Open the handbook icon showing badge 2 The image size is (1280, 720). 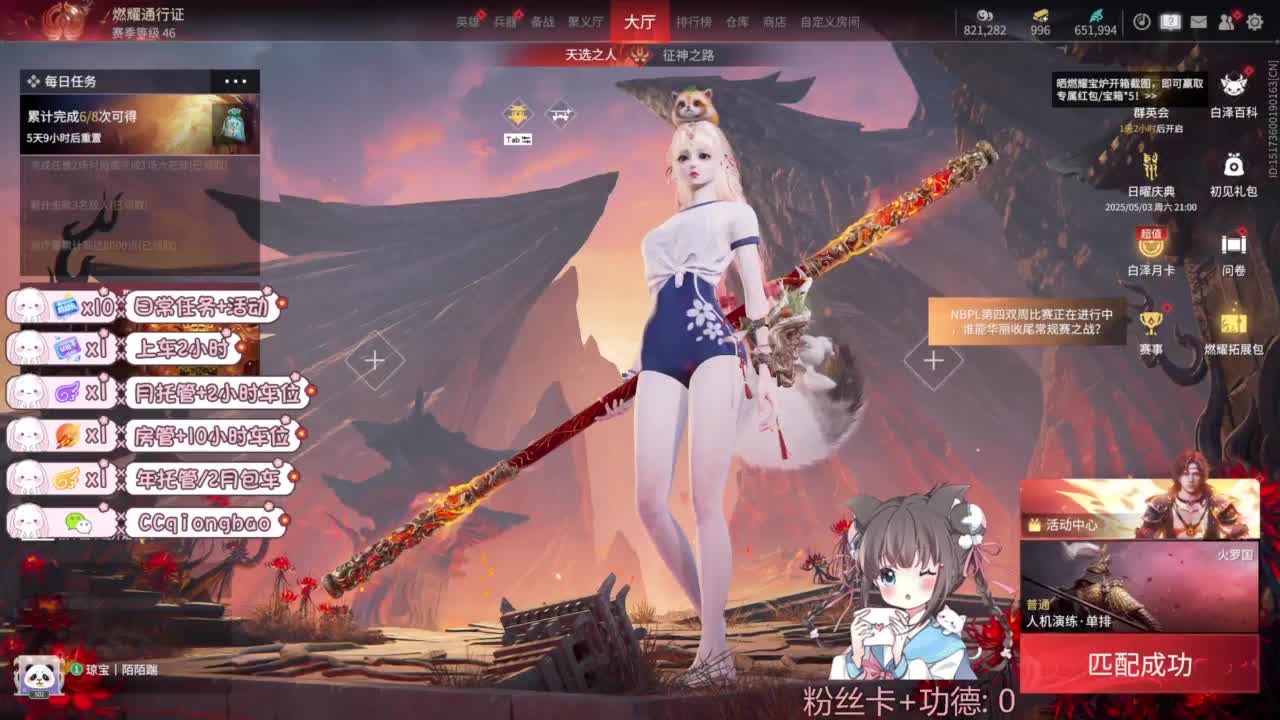point(1170,20)
